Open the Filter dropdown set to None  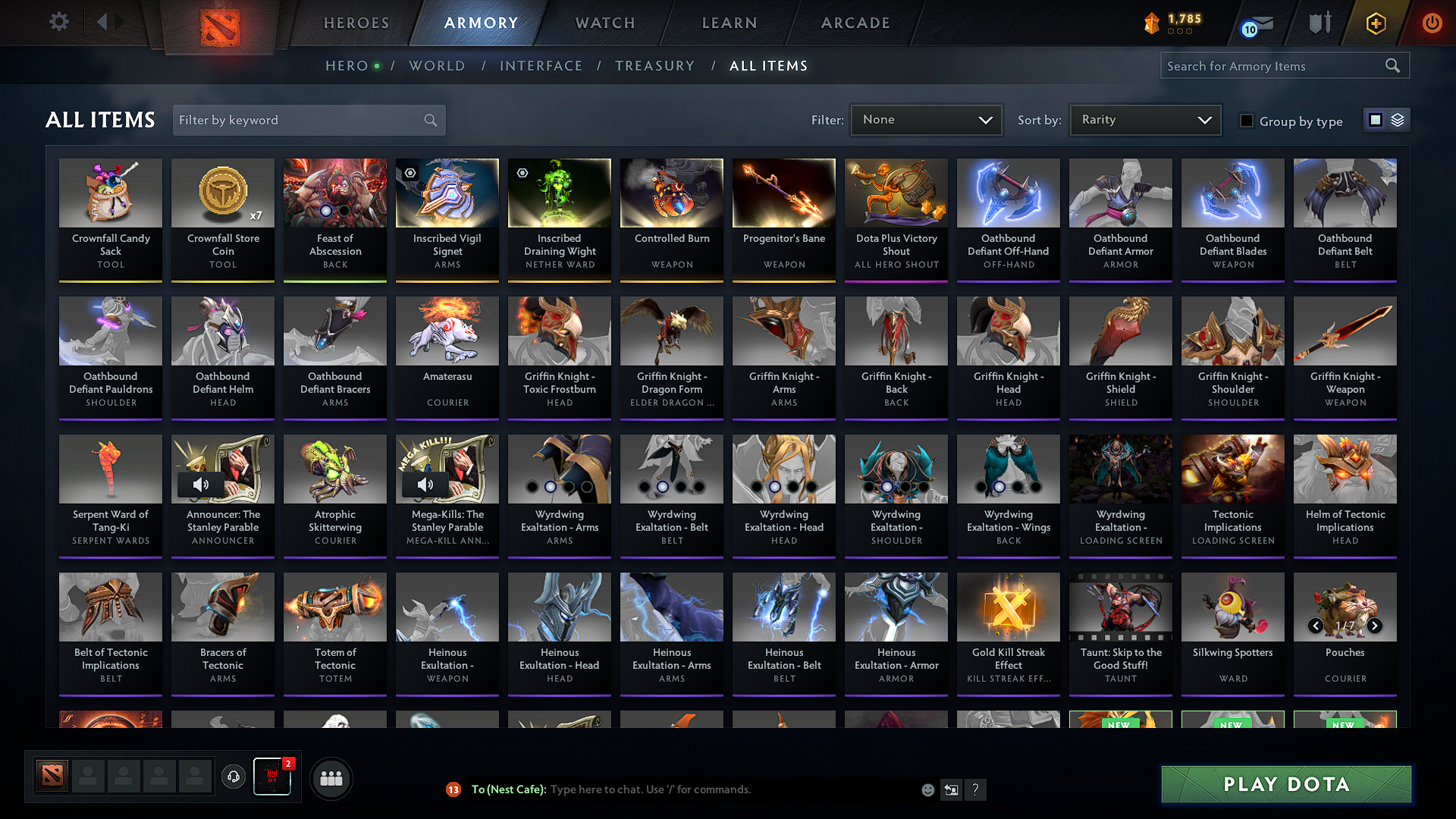926,119
